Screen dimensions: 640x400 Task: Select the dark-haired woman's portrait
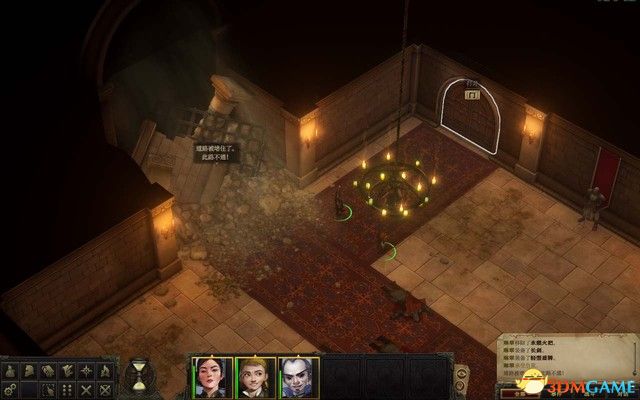pyautogui.click(x=212, y=376)
